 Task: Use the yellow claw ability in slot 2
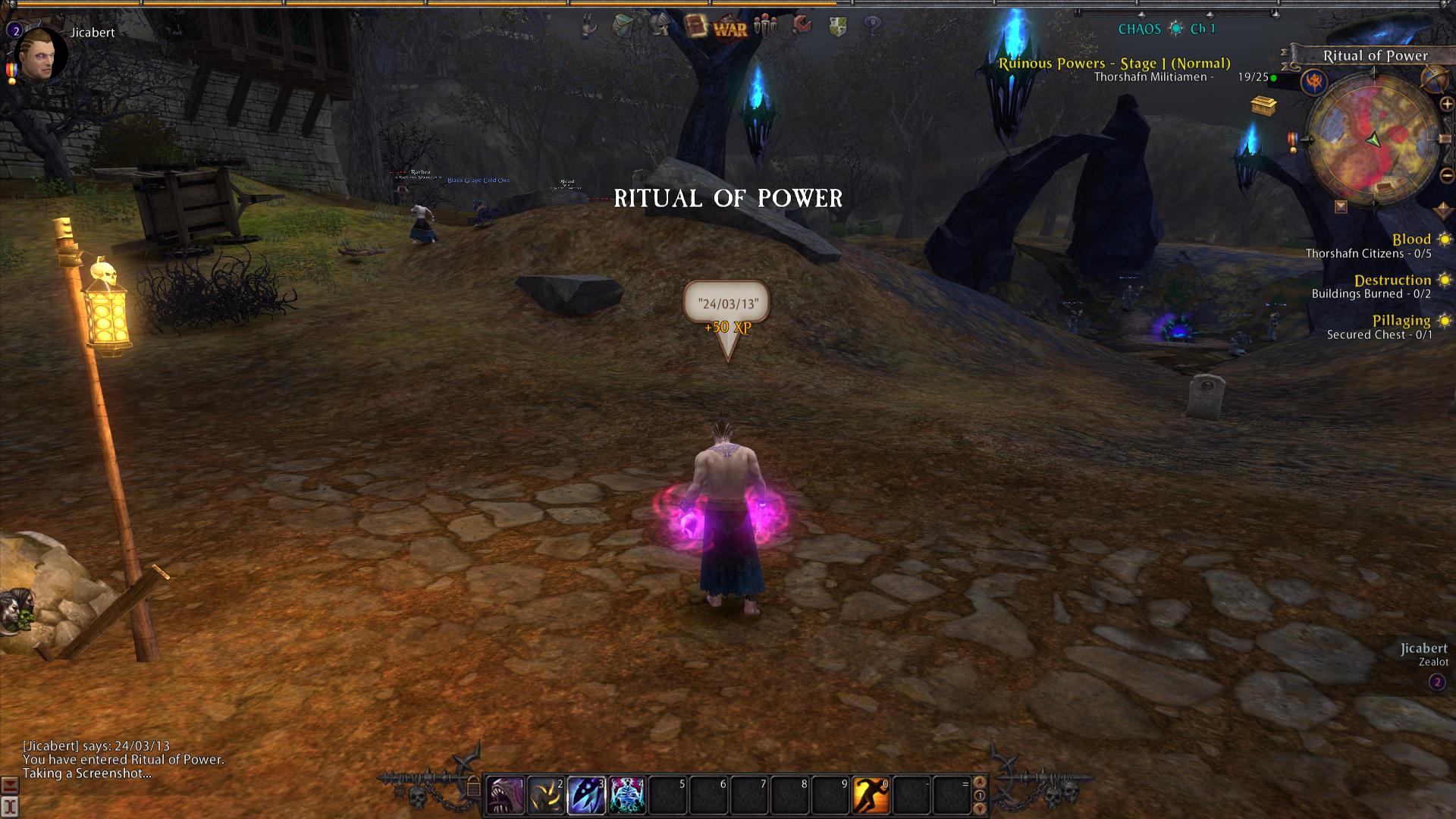click(546, 795)
